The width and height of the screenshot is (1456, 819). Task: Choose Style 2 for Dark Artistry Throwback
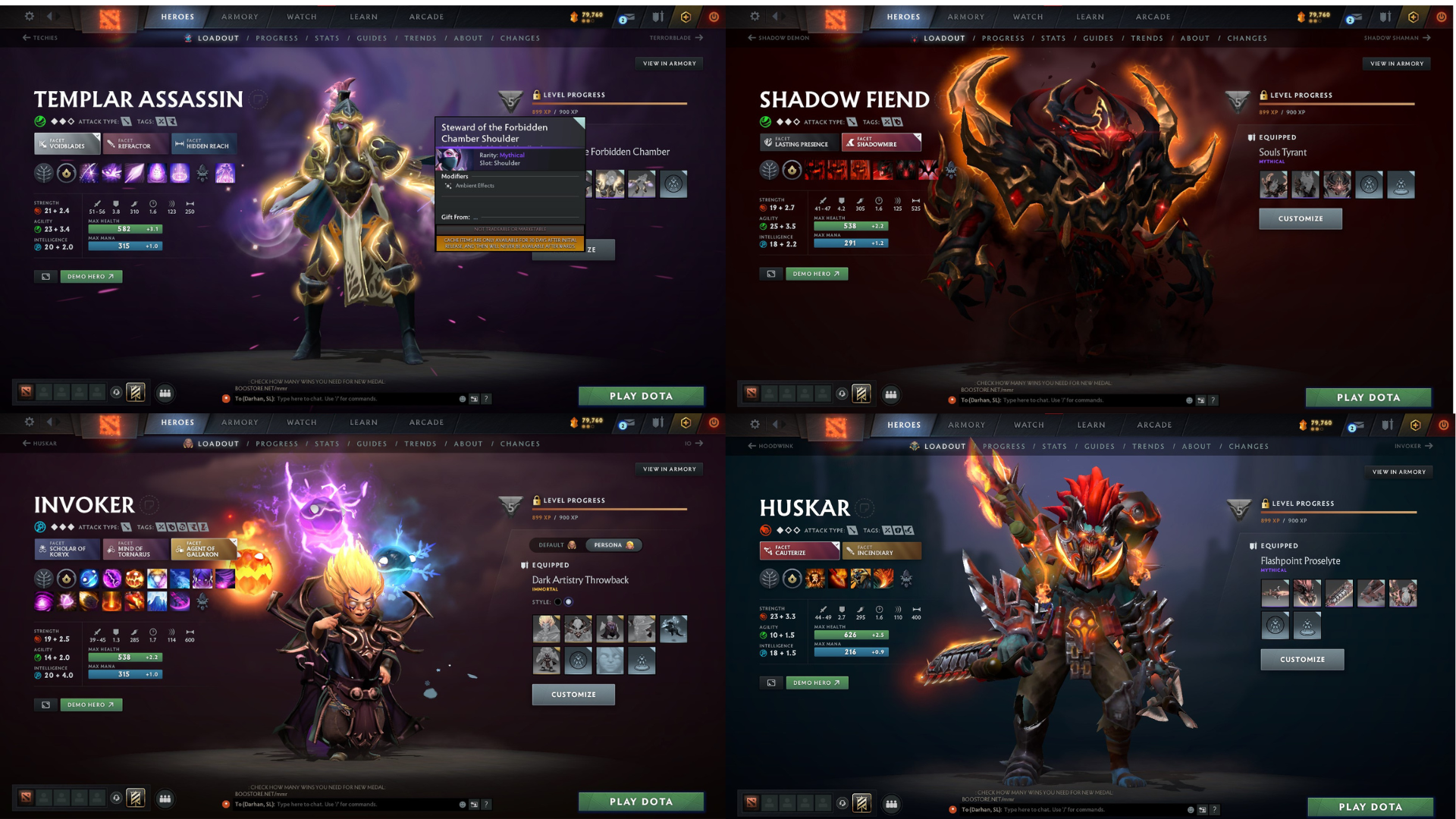568,601
